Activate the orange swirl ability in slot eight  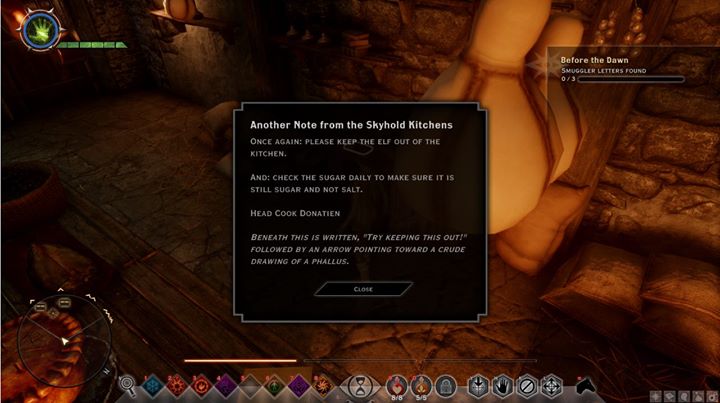[x=323, y=384]
